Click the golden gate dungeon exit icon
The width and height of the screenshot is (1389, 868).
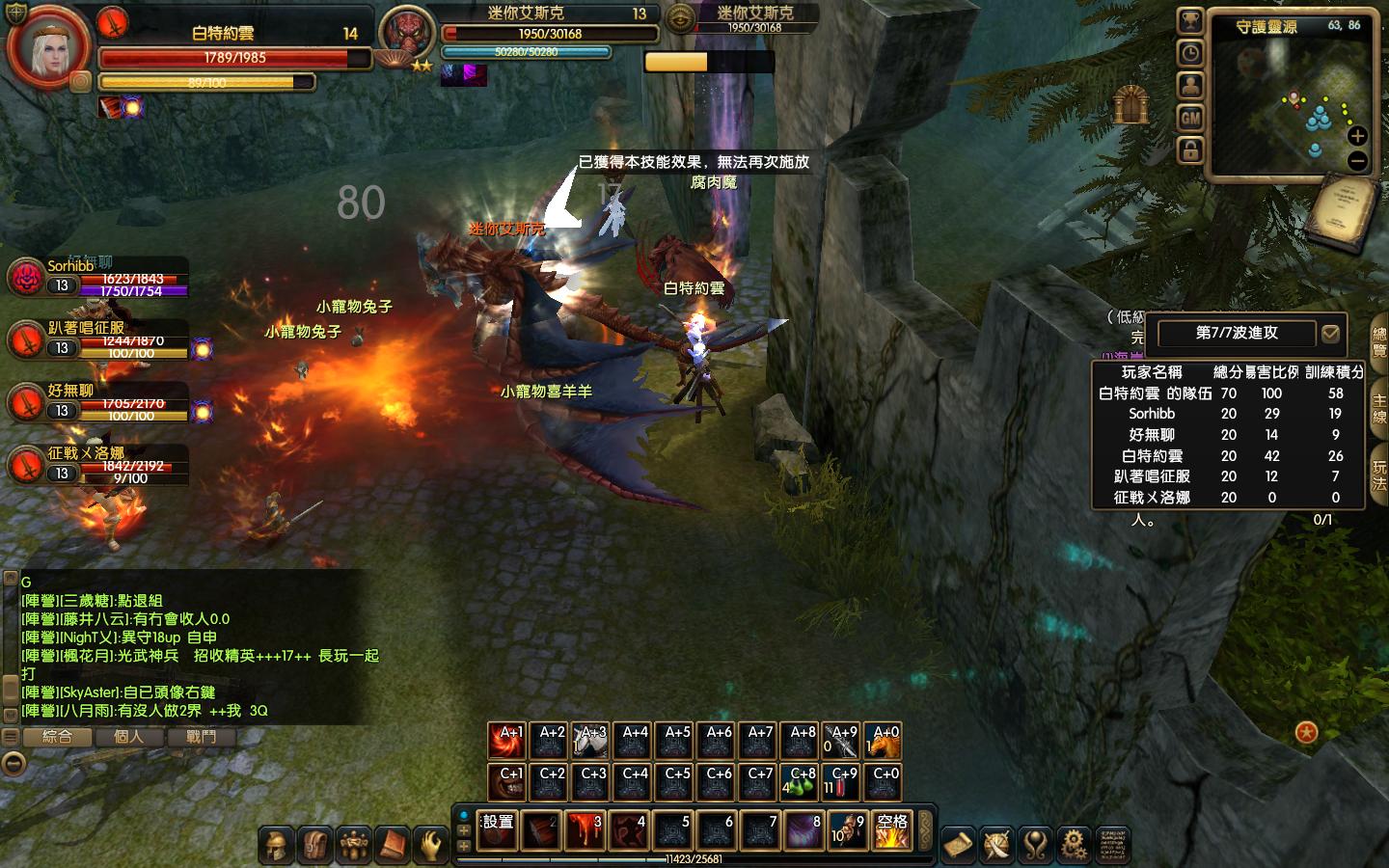(1131, 104)
